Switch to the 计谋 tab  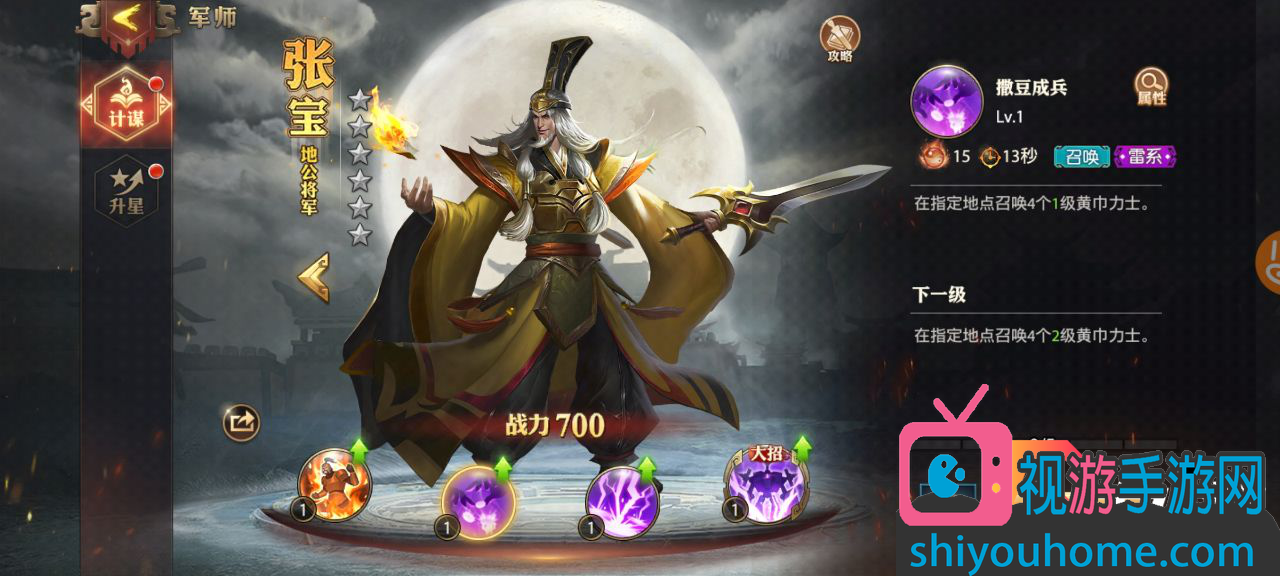tap(126, 105)
